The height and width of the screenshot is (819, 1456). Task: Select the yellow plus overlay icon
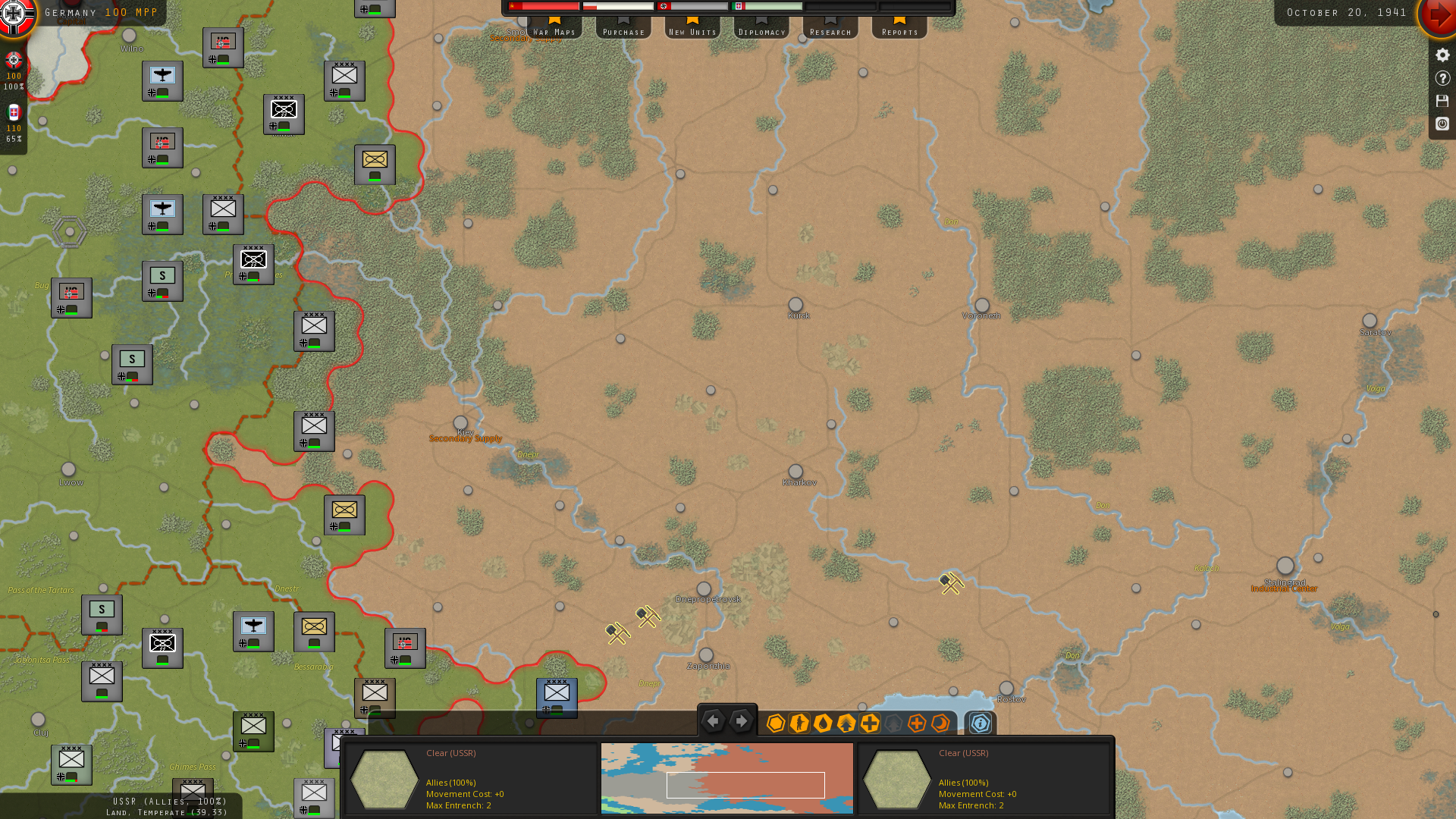tap(869, 723)
